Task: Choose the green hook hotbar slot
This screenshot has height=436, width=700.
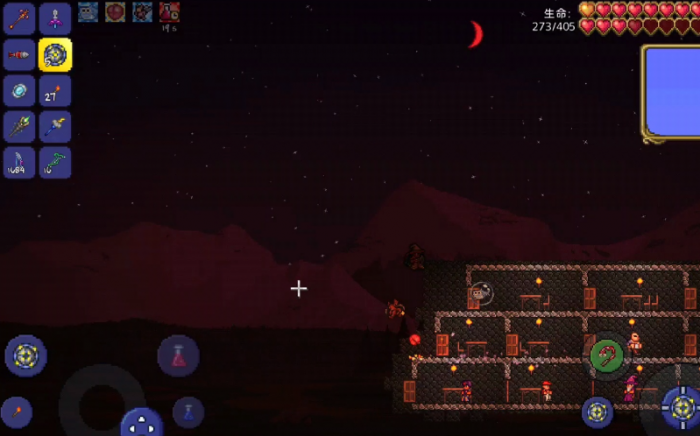Action: (x=55, y=163)
